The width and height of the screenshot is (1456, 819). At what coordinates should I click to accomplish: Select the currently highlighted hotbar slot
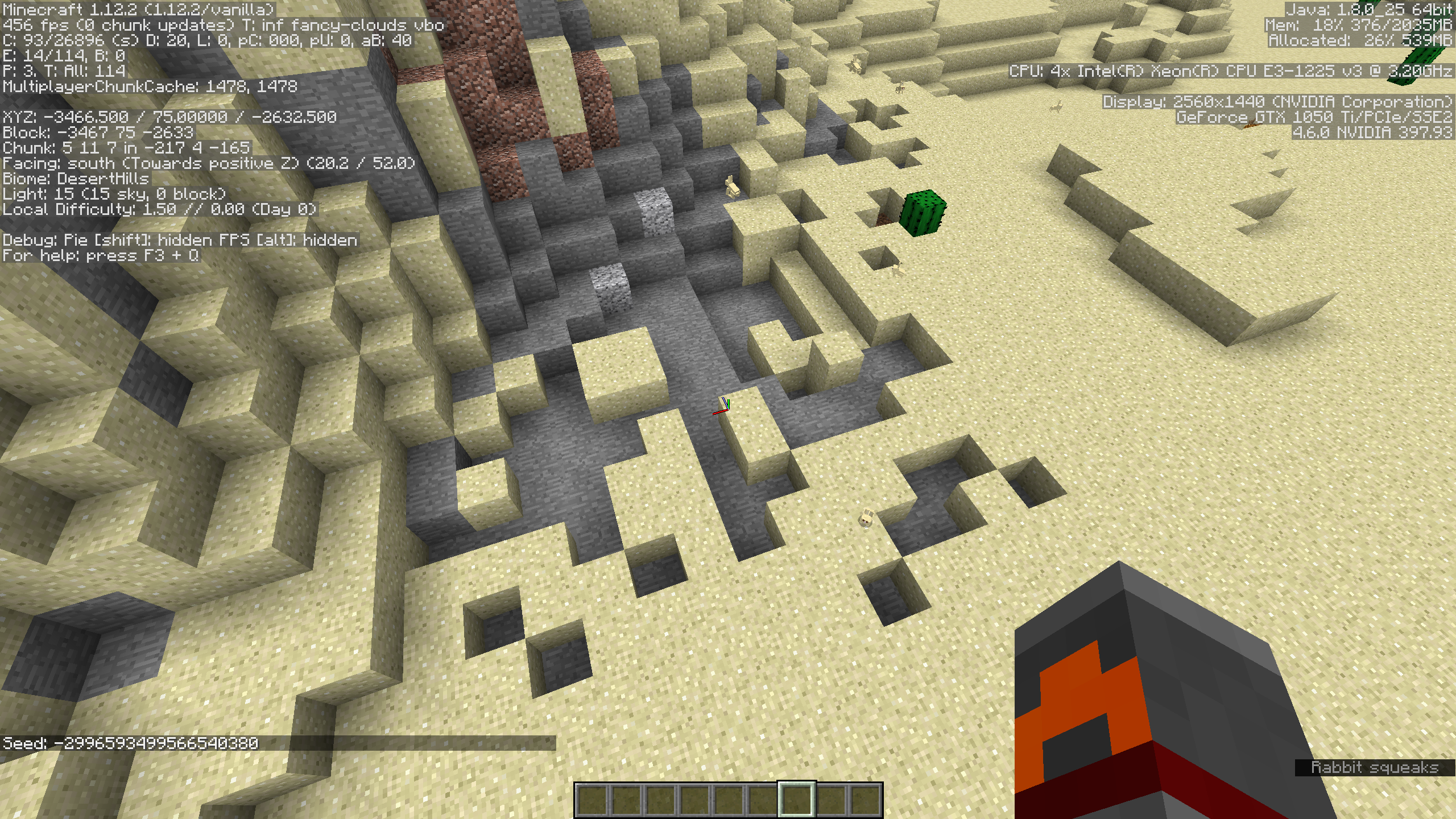pos(796,799)
